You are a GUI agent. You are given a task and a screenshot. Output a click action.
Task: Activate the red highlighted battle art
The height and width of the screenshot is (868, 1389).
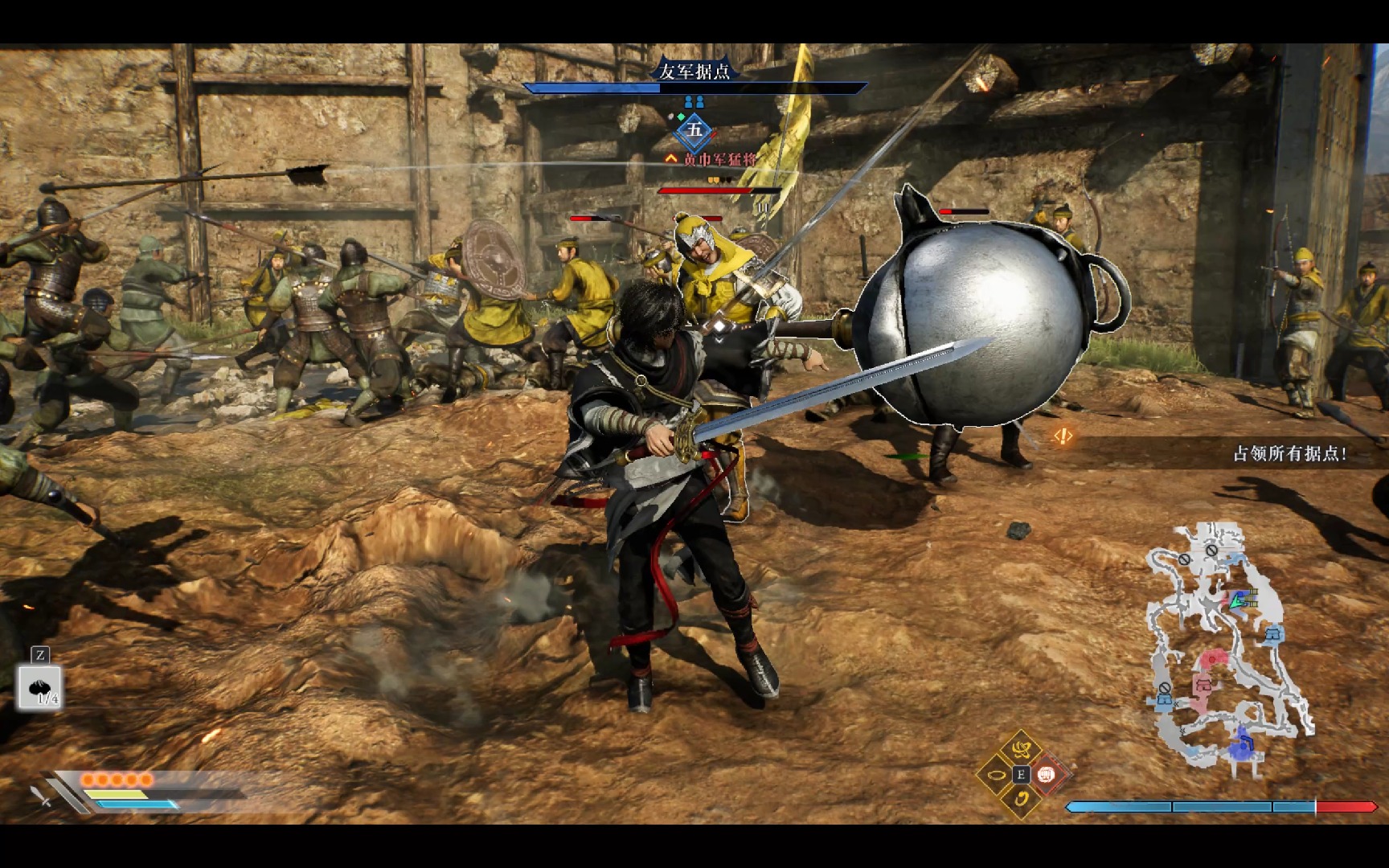click(x=1047, y=775)
